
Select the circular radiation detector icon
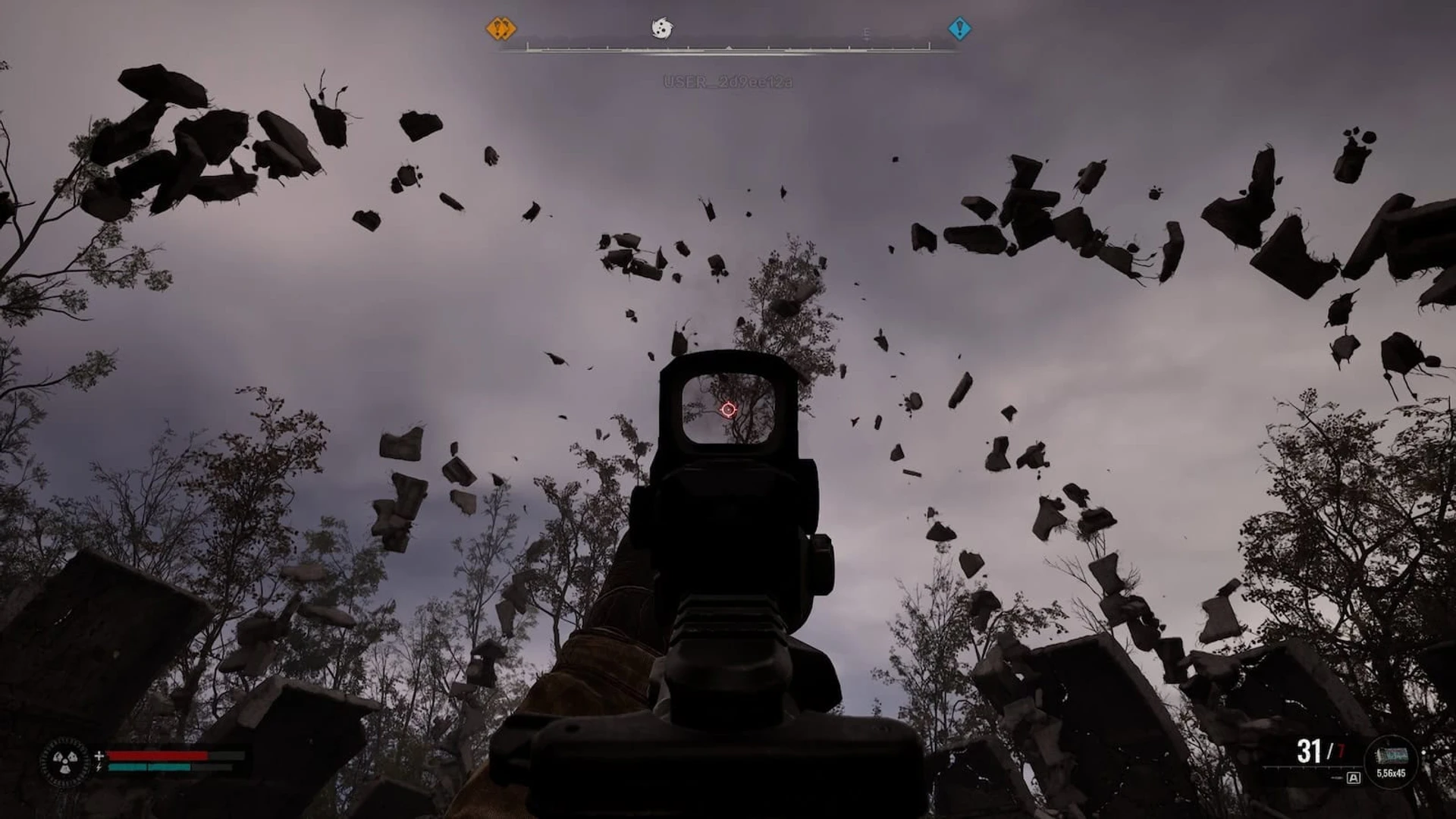point(64,762)
